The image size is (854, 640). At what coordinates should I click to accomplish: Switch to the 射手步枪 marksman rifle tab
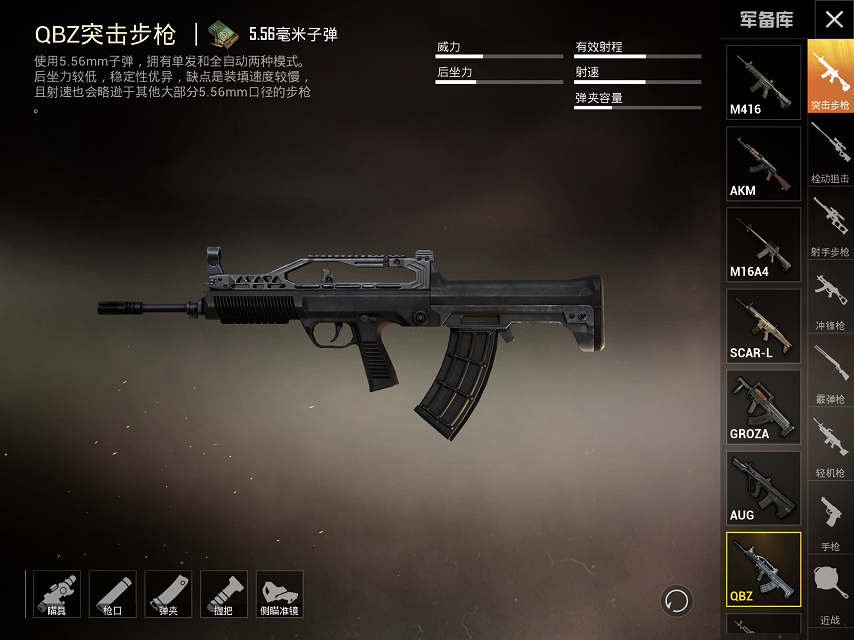point(830,225)
